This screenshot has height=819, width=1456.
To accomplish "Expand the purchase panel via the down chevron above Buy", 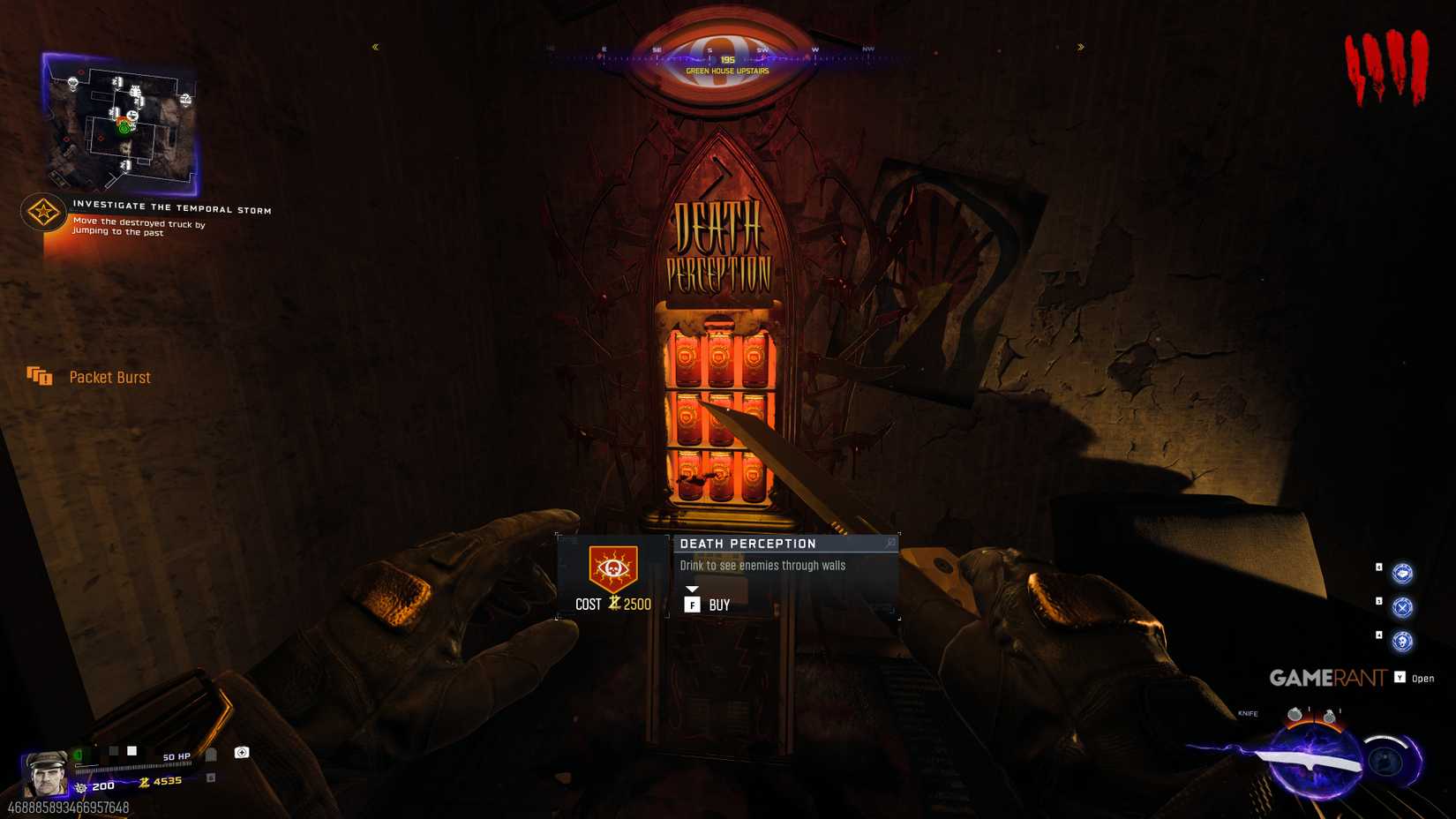I will coord(694,590).
